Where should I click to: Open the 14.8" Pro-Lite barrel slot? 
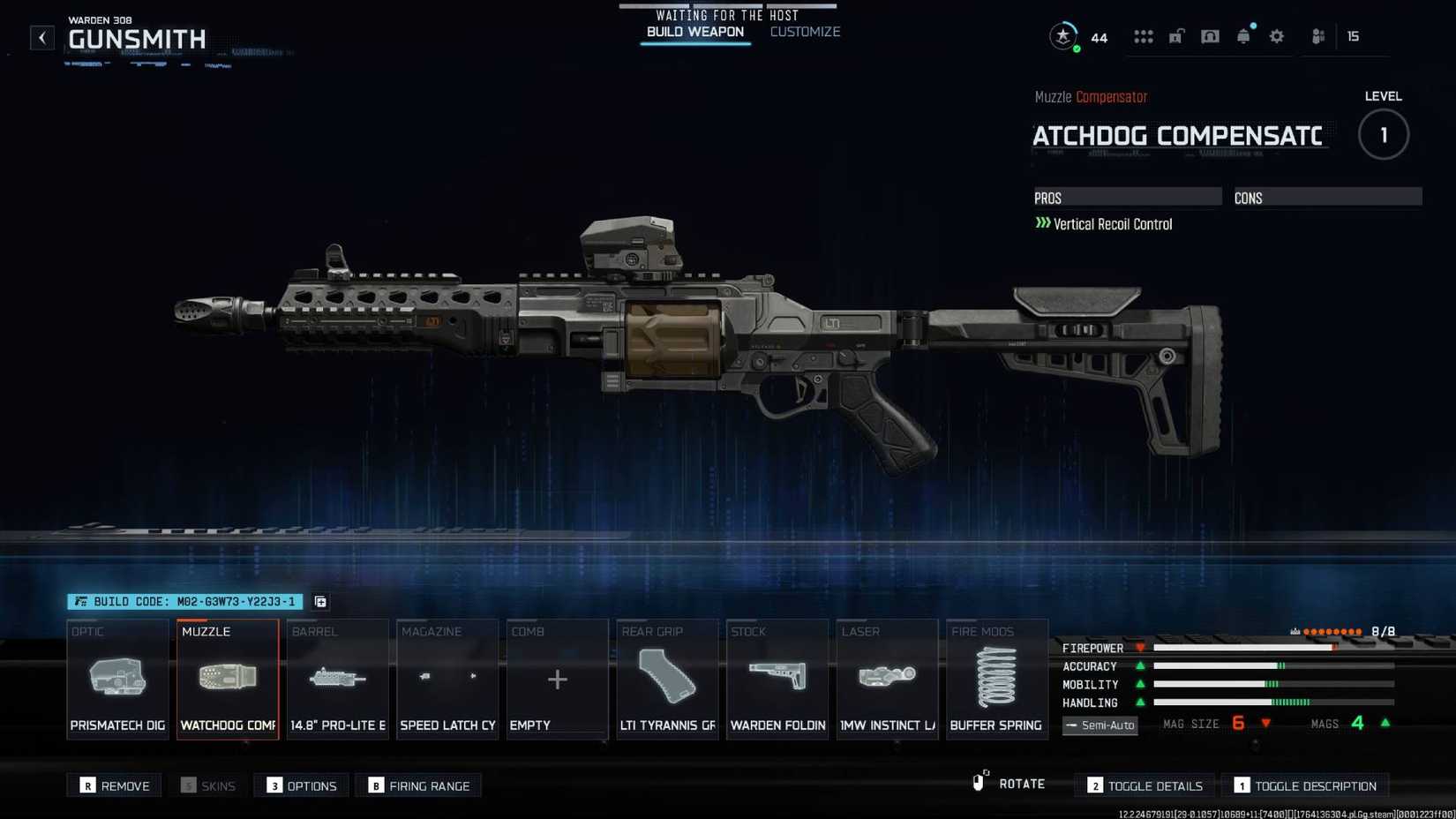tap(337, 680)
